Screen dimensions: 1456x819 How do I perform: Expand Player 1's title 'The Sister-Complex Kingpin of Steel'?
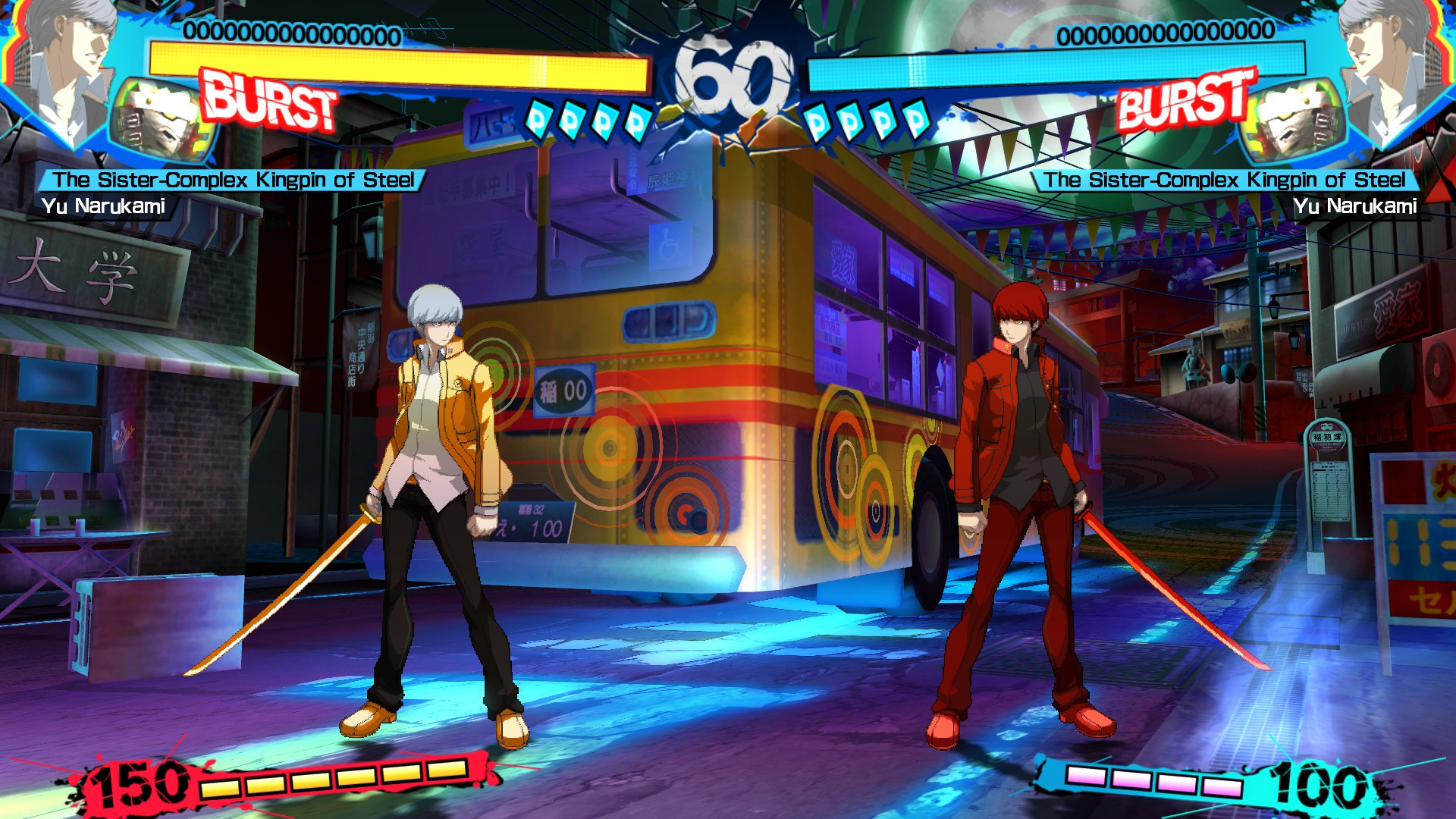point(235,180)
